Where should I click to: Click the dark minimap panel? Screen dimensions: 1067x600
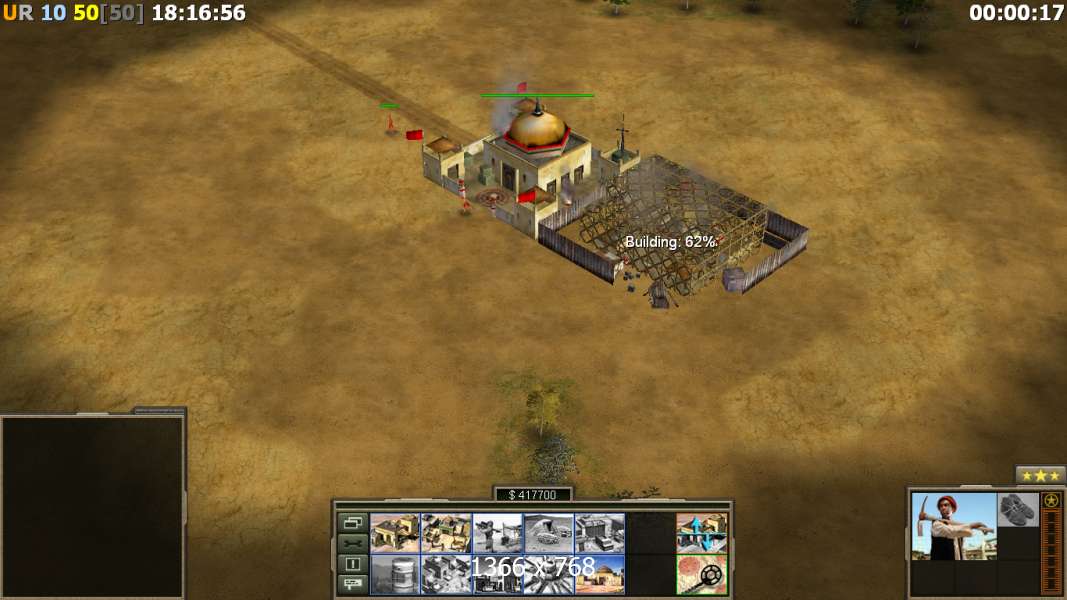92,506
